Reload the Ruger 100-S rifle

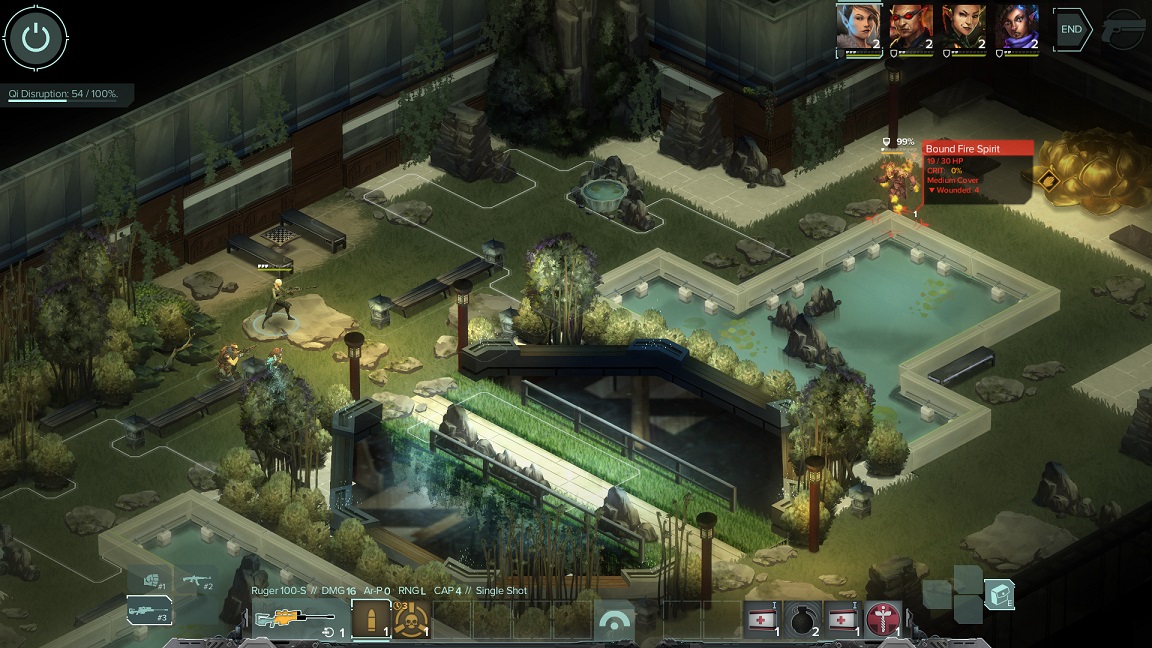(328, 632)
